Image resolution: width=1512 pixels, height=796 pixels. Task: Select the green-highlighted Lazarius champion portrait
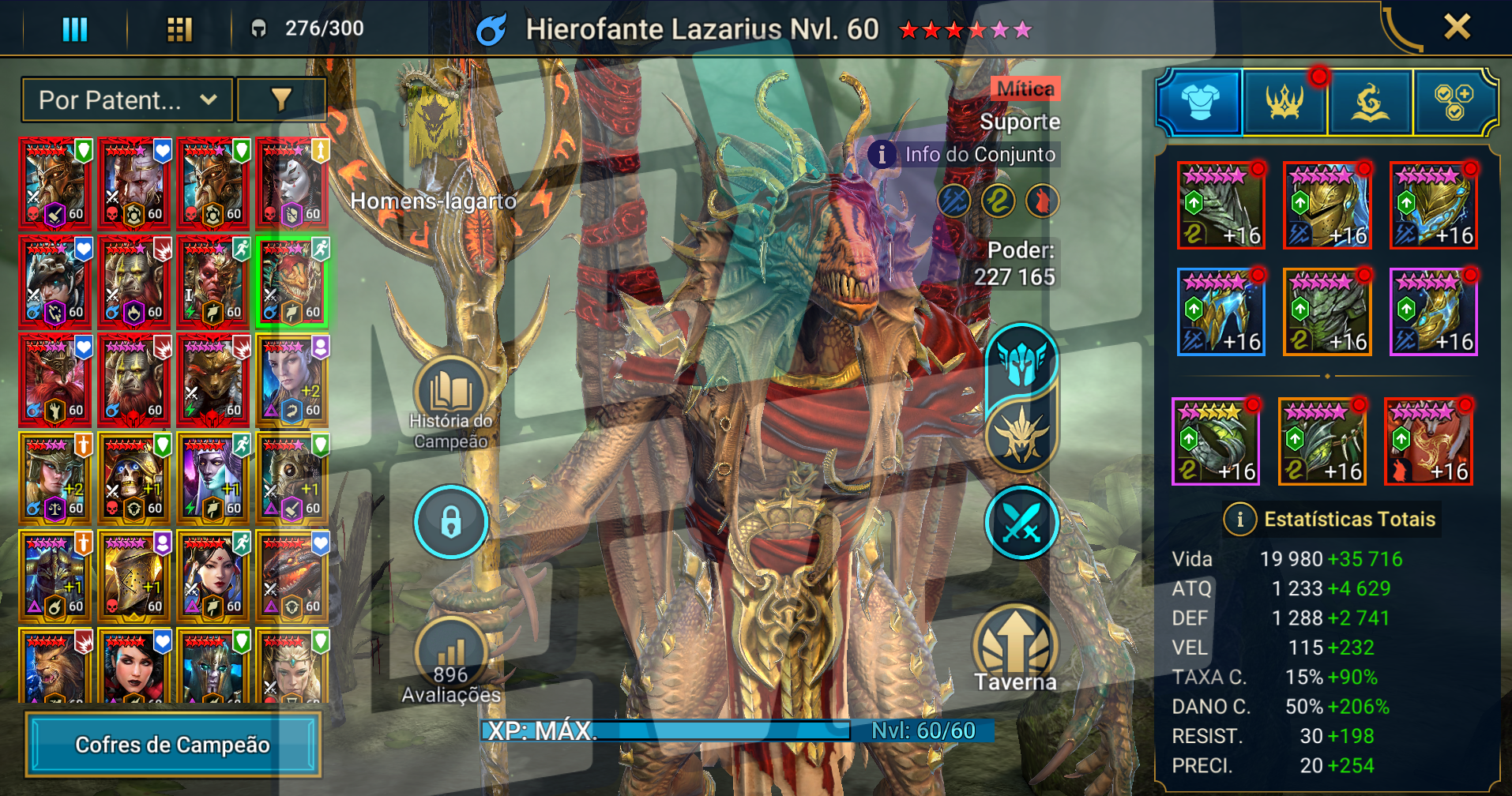point(292,282)
